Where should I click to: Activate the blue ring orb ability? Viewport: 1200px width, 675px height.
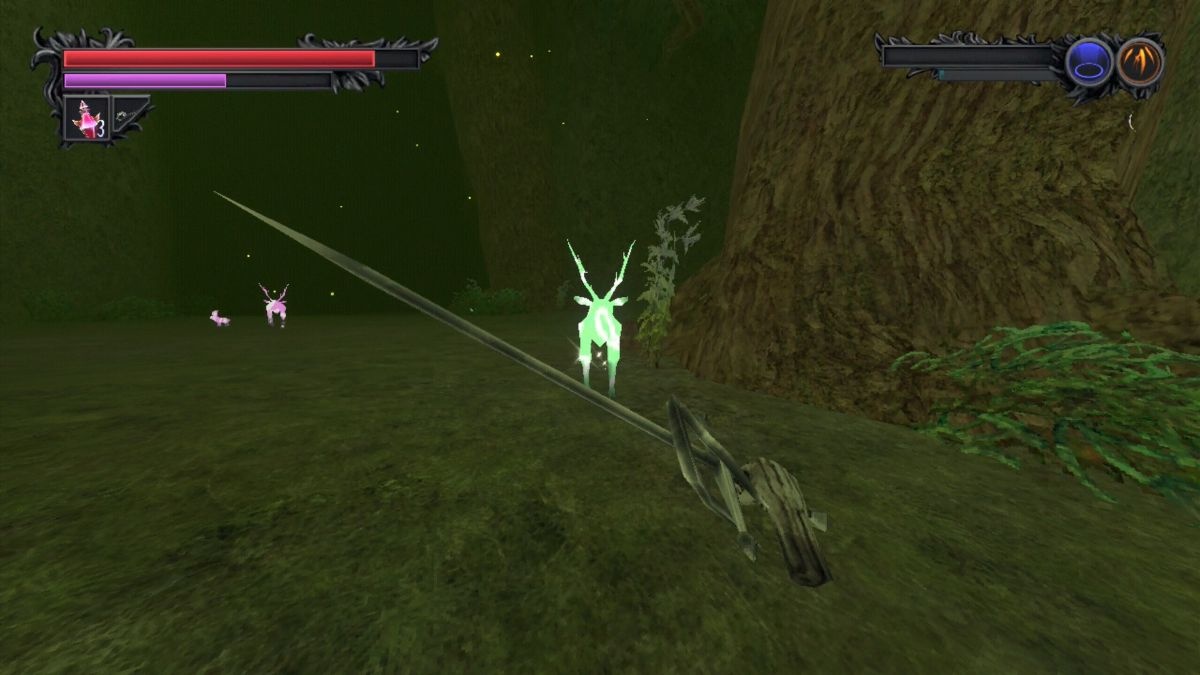[1088, 63]
